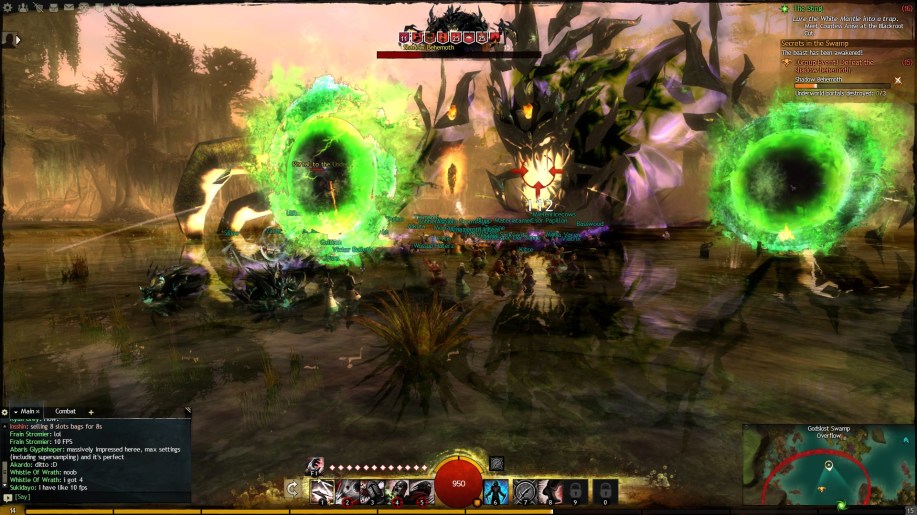The image size is (917, 515).
Task: Swap weapons with the arrow button
Action: tap(292, 489)
